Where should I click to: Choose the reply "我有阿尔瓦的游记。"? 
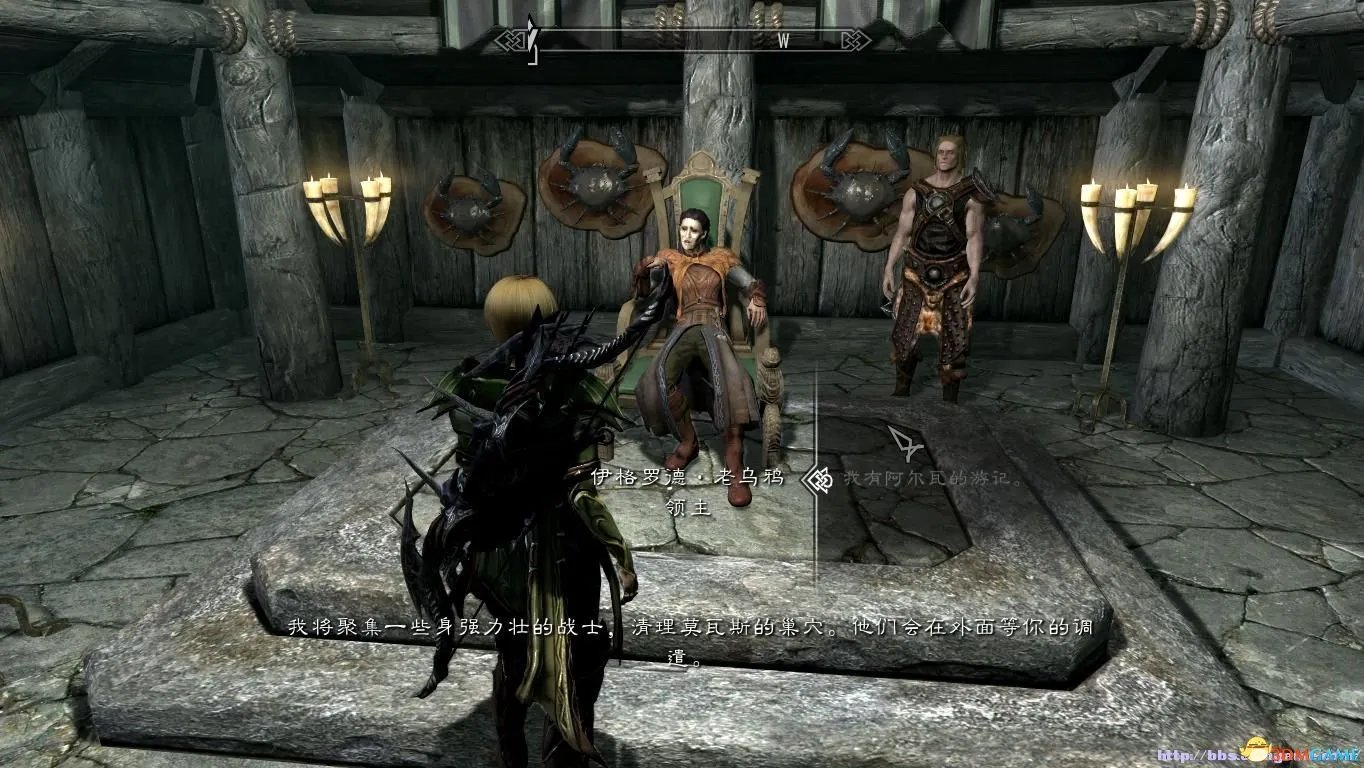[932, 479]
